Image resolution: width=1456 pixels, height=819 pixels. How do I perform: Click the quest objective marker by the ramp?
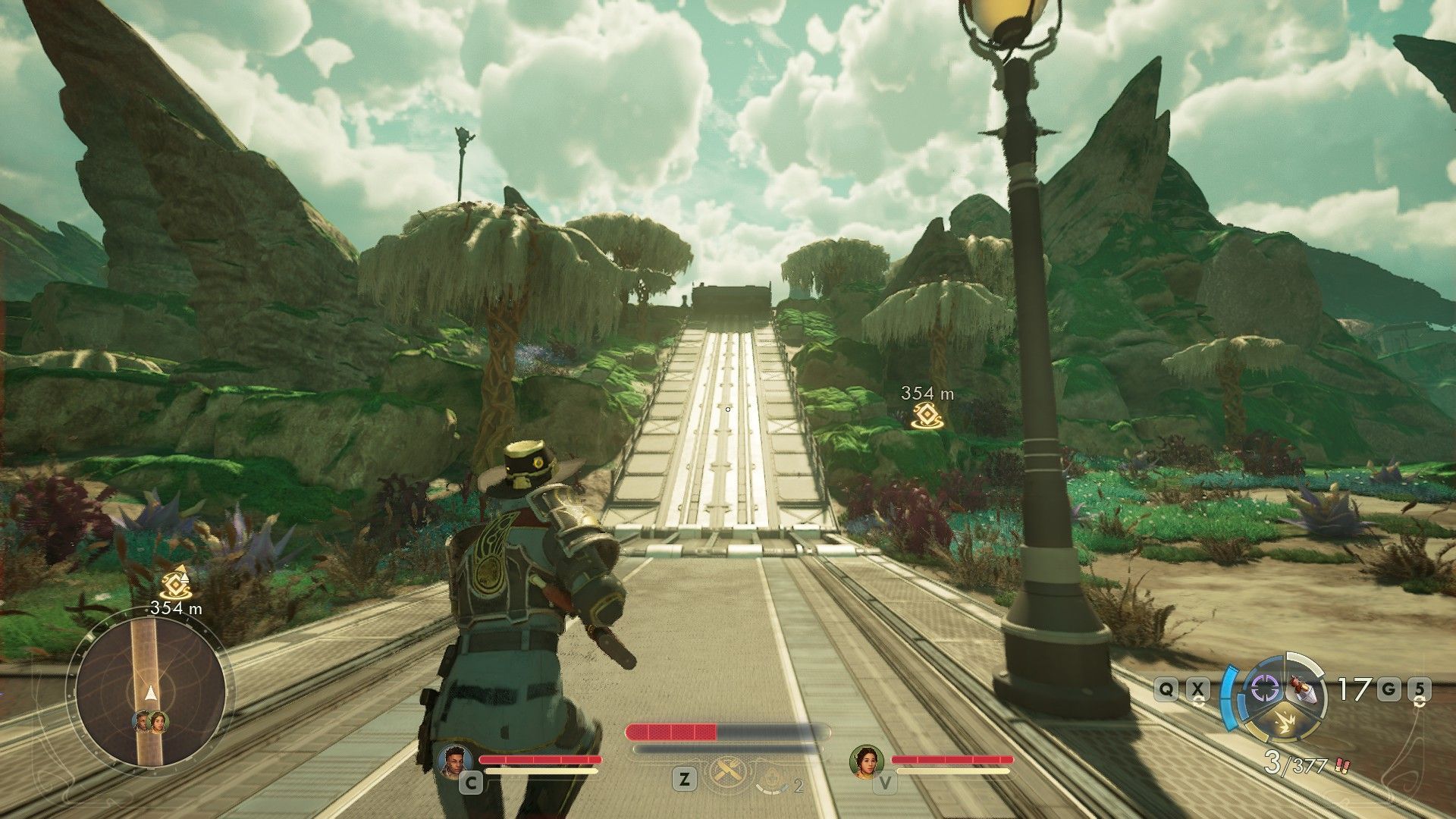point(927,416)
